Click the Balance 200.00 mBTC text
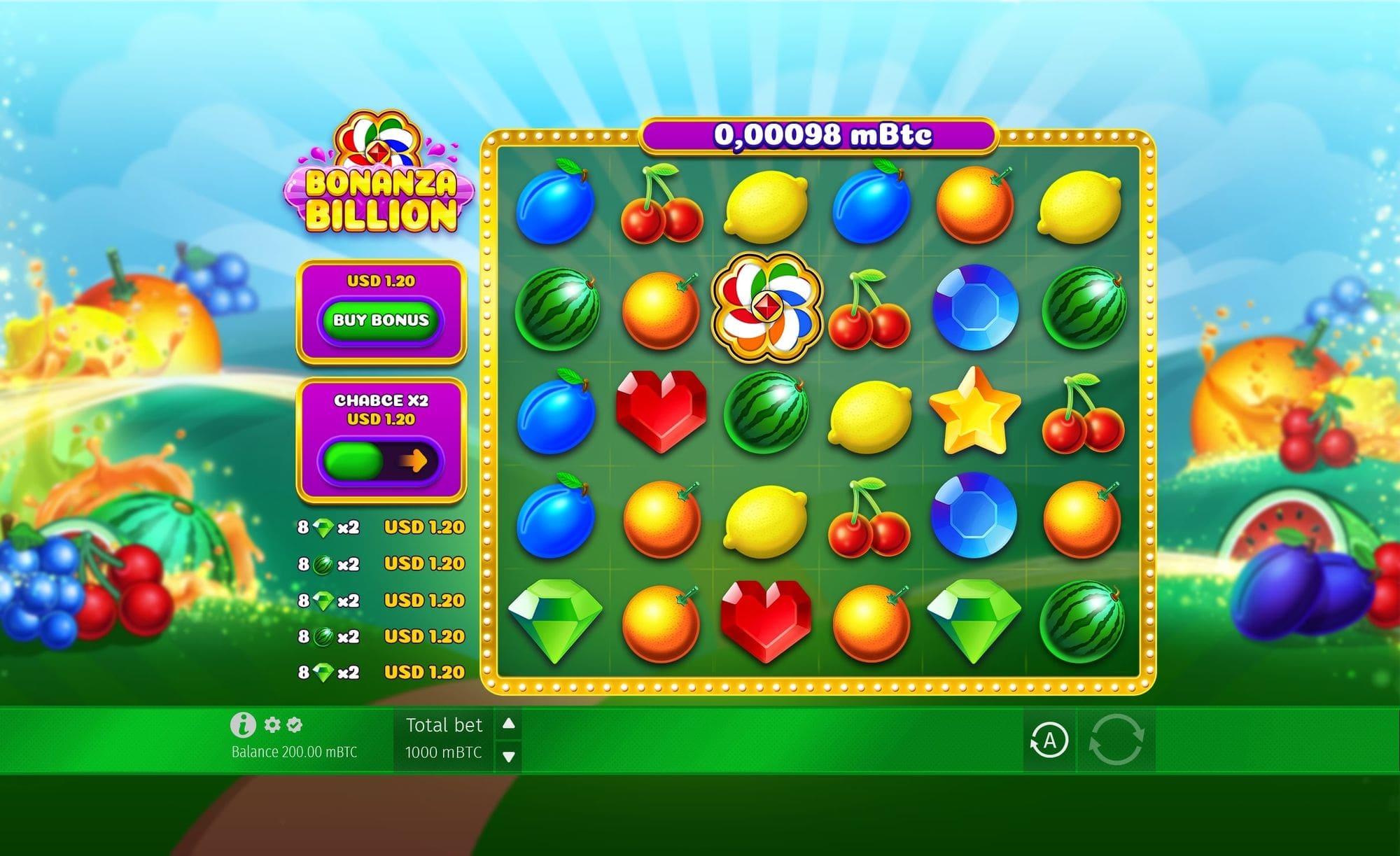This screenshot has width=1400, height=856. 293,750
